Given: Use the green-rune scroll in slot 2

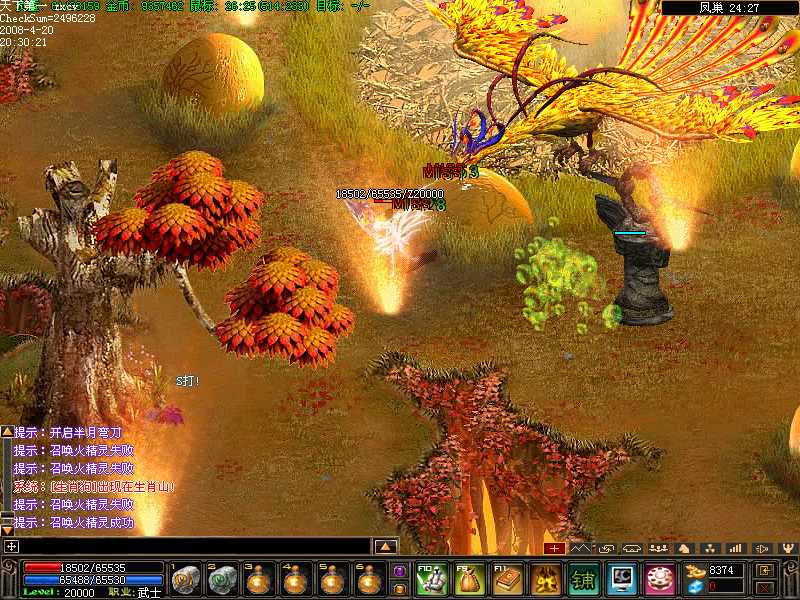Looking at the screenshot, I should coord(220,580).
